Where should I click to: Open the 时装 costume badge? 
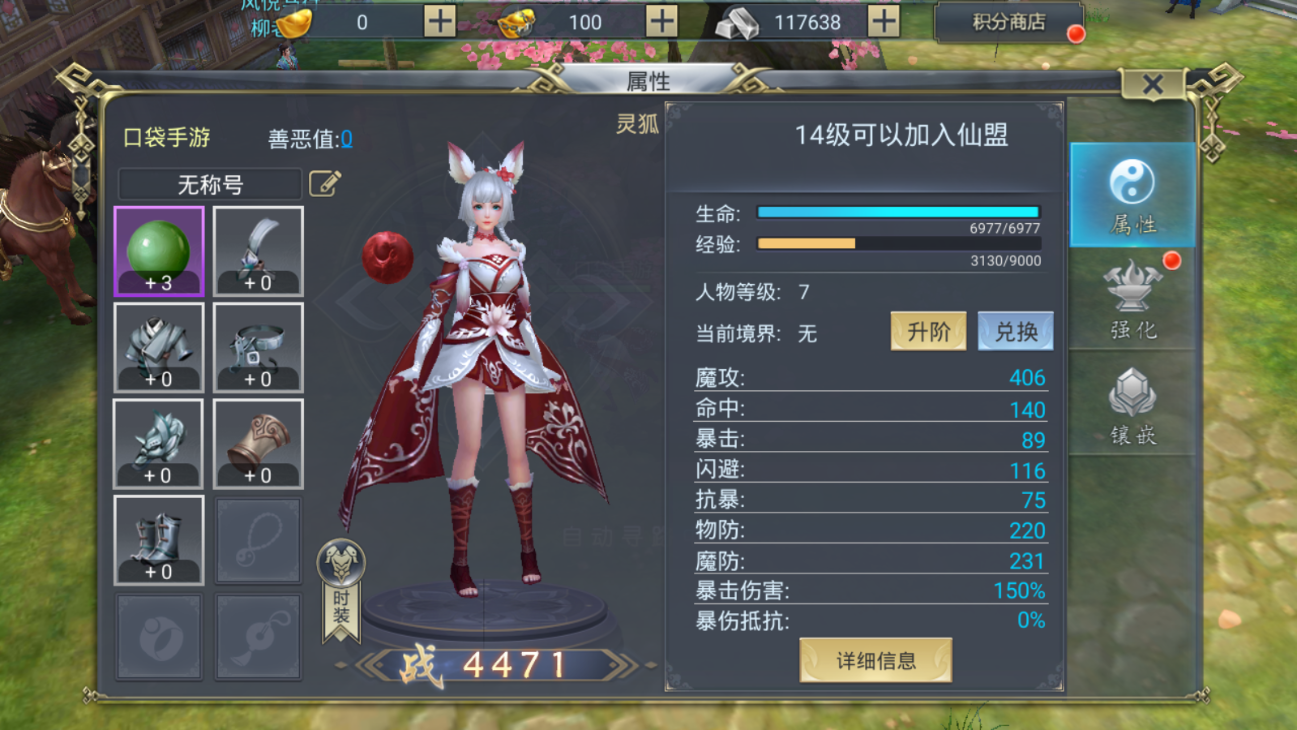point(341,588)
